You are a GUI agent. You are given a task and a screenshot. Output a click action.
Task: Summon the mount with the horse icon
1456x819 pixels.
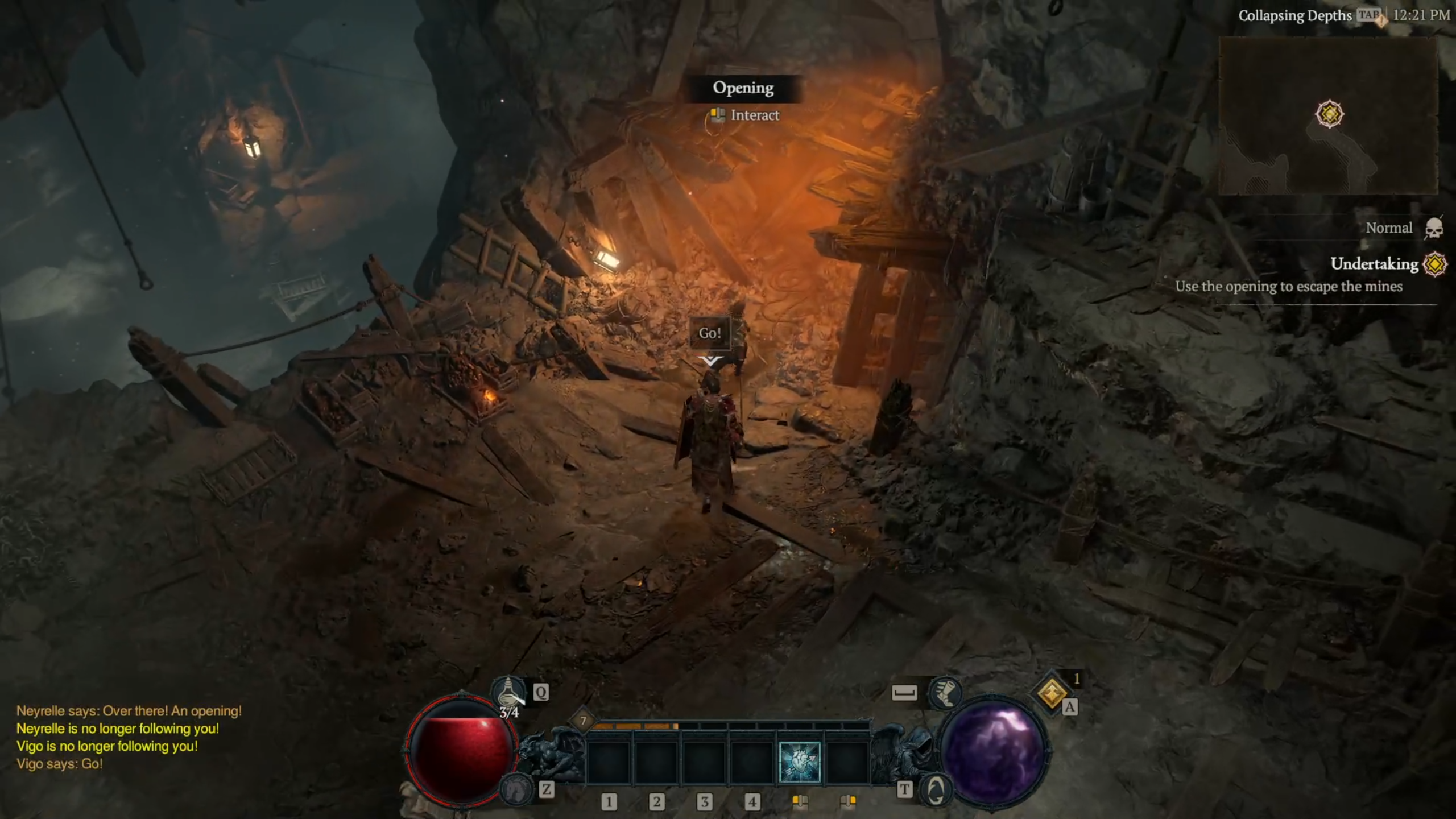tap(516, 790)
